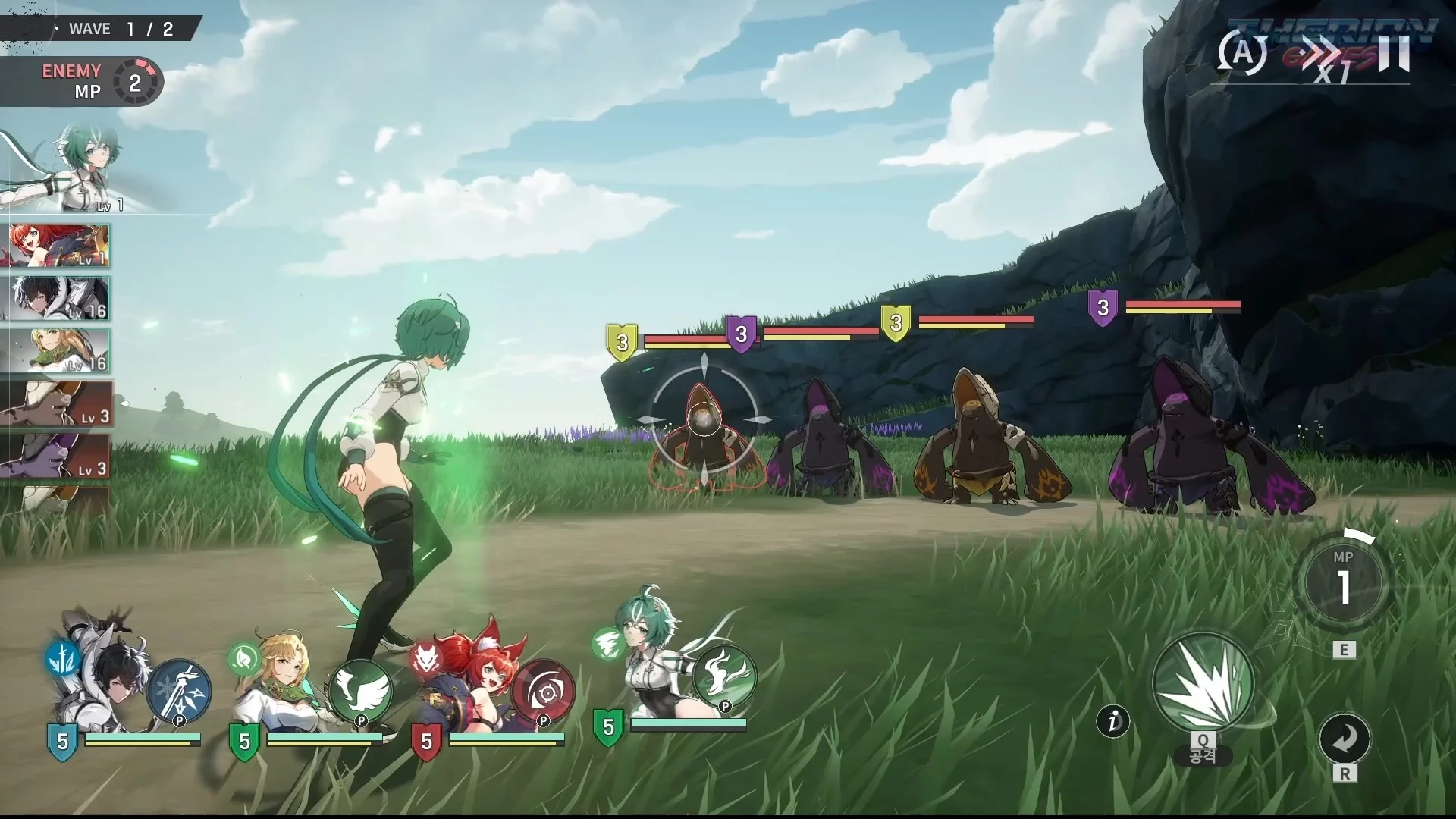Screen dimensions: 1456x819
Task: Select the dark-haired Lv 16 turn order portrait
Action: 59,299
